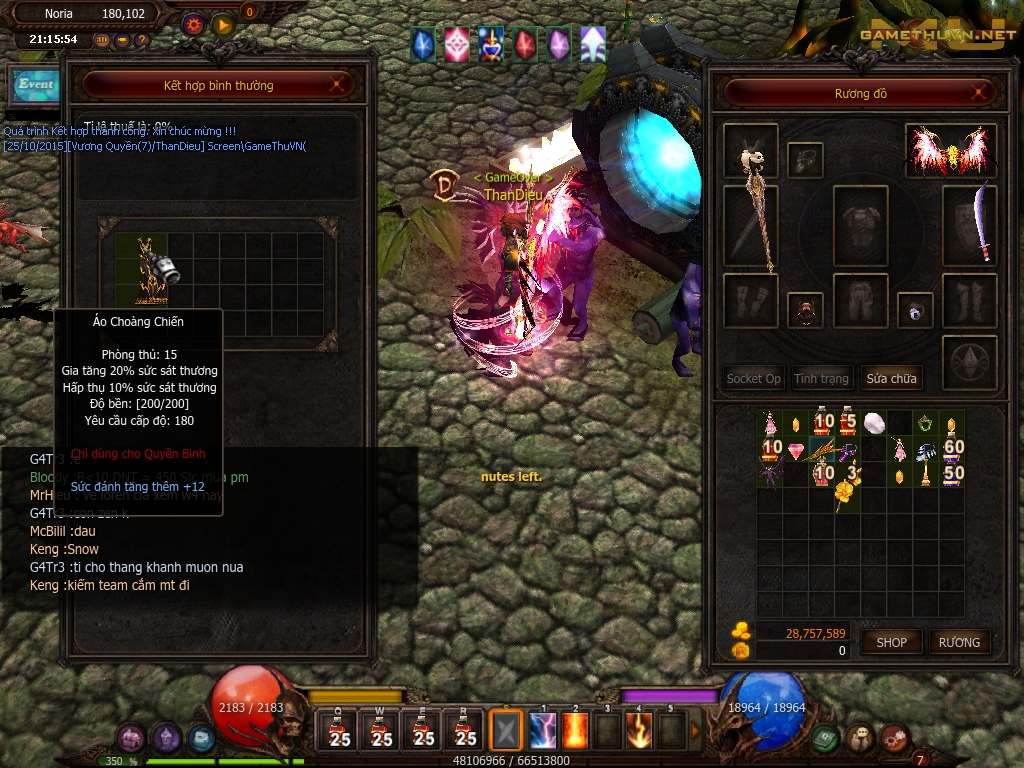Click the yellow play arrow button
This screenshot has width=1024, height=768.
click(x=222, y=23)
